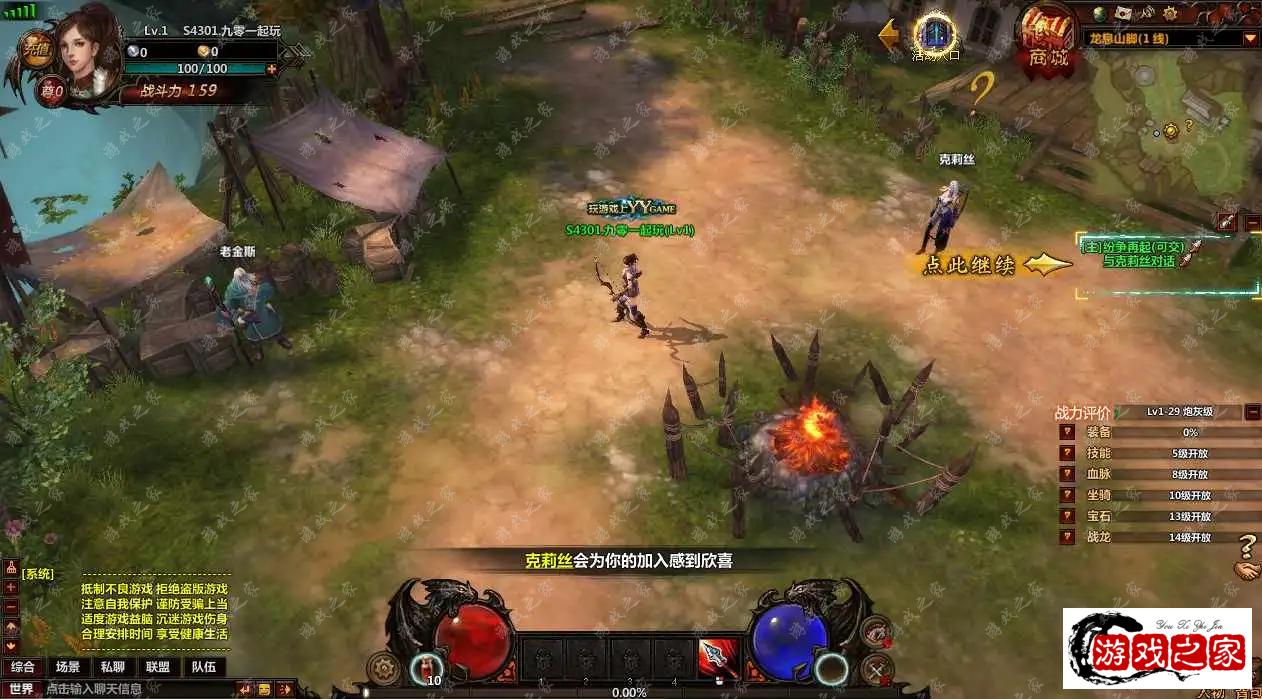1262x699 pixels.
Task: Collapse the 战力评价 panel with minus button
Action: coord(1252,412)
